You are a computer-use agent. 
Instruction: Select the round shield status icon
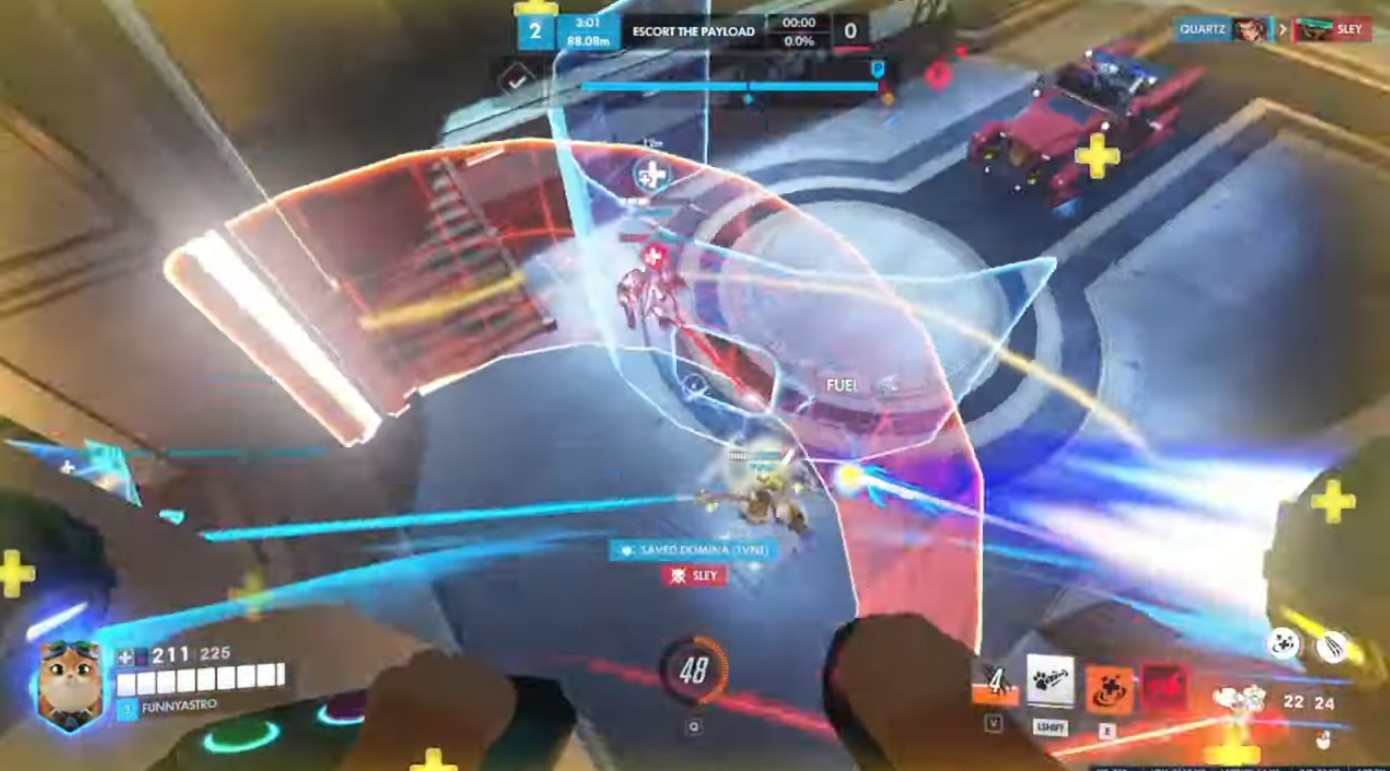1283,642
